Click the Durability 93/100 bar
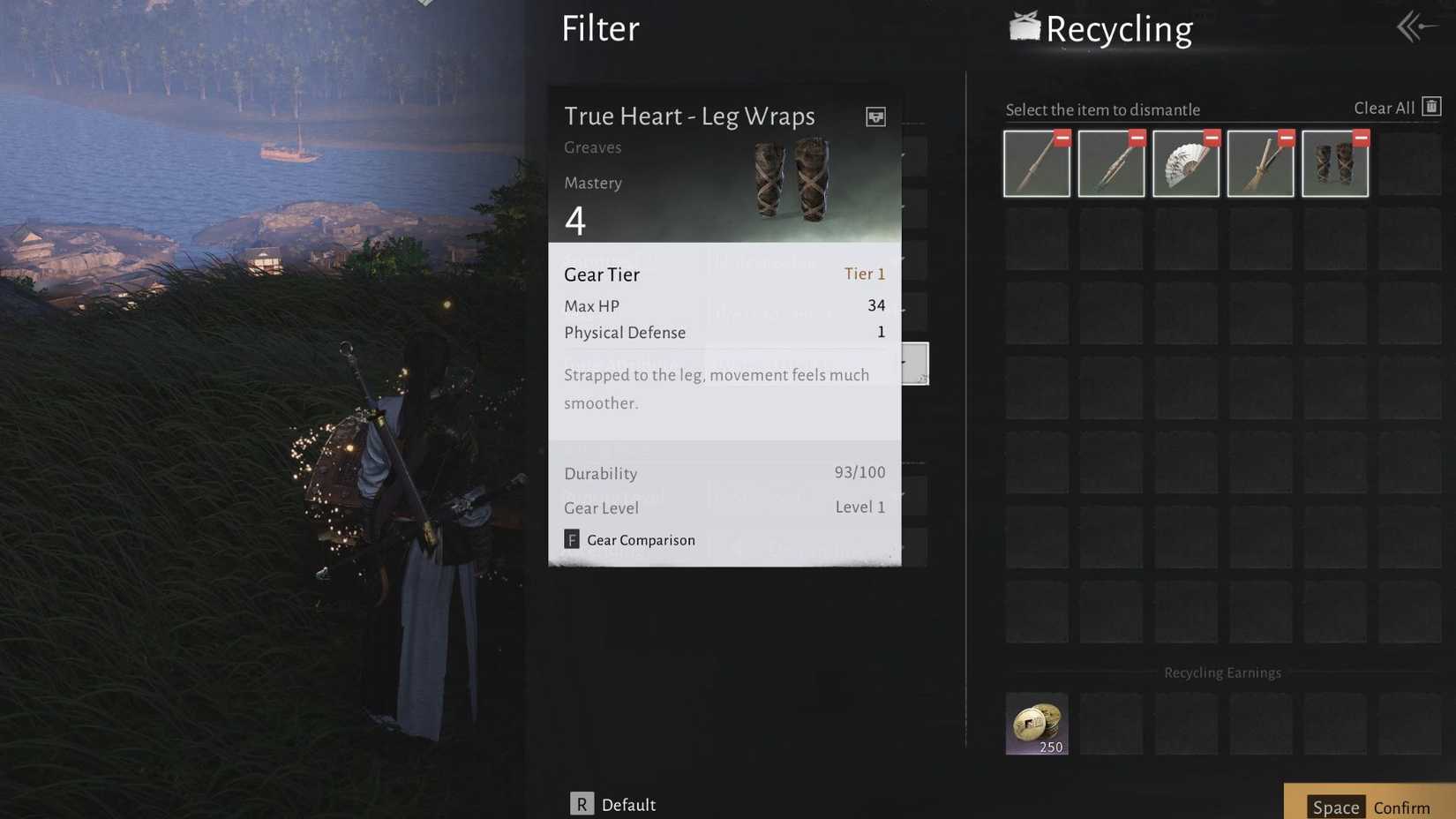The height and width of the screenshot is (819, 1456). coord(724,473)
